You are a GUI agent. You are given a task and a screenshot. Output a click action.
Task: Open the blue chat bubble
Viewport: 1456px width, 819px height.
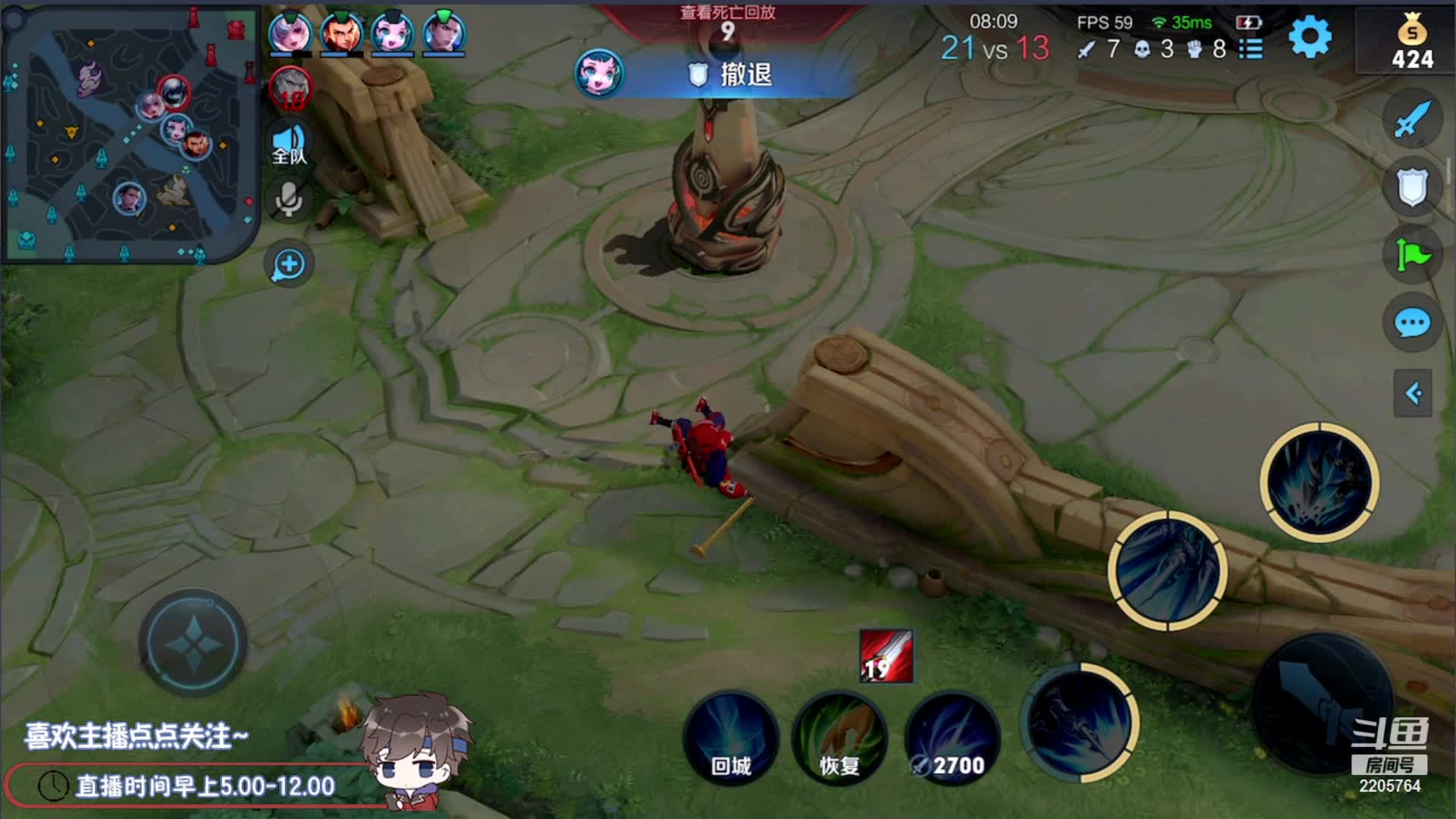1411,324
